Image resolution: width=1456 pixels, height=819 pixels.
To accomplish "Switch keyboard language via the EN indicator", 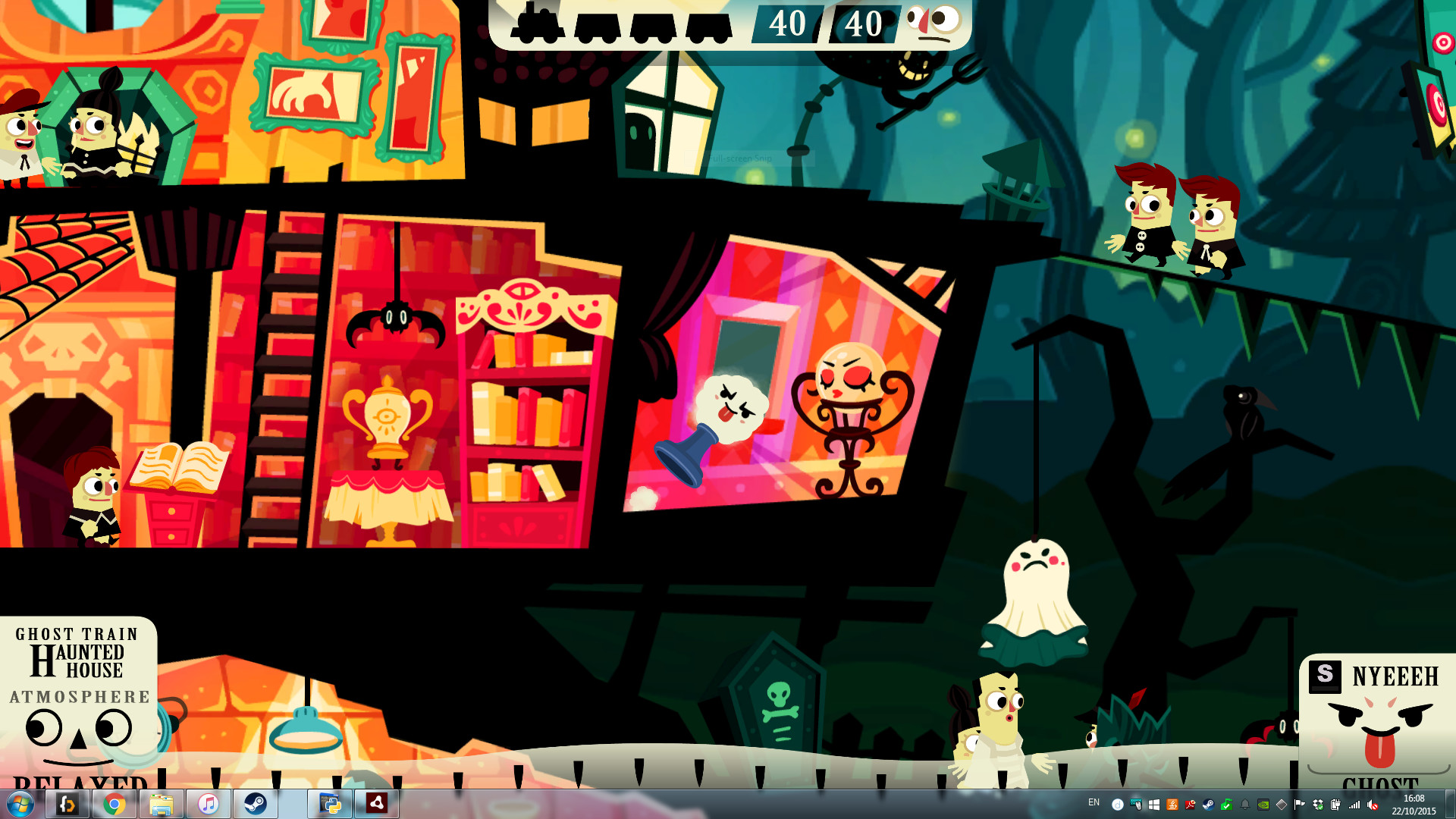I will 1094,802.
